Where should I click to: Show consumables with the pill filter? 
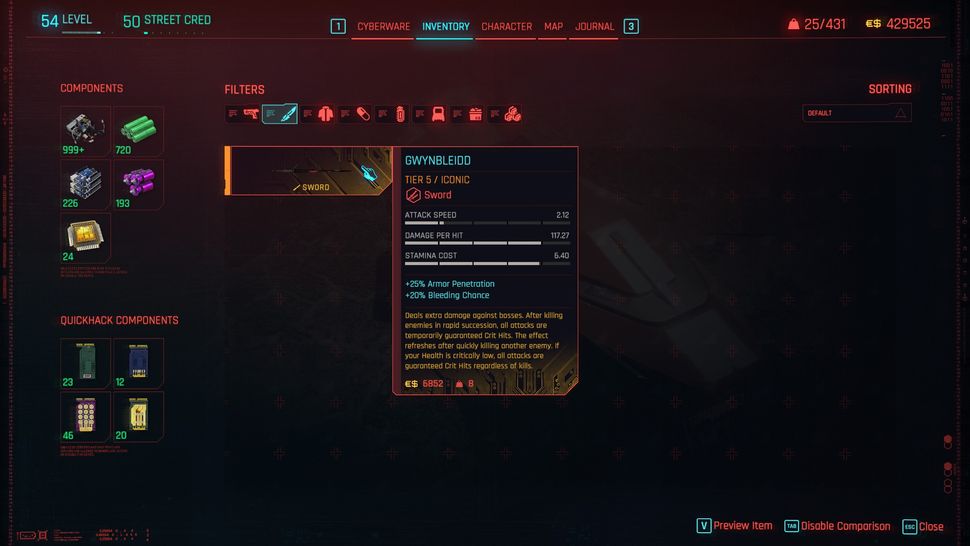click(362, 114)
